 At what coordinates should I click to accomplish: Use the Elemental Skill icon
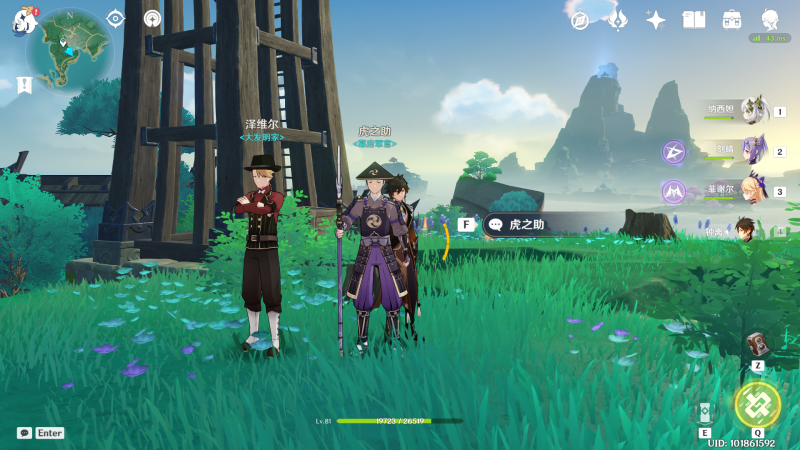[705, 412]
